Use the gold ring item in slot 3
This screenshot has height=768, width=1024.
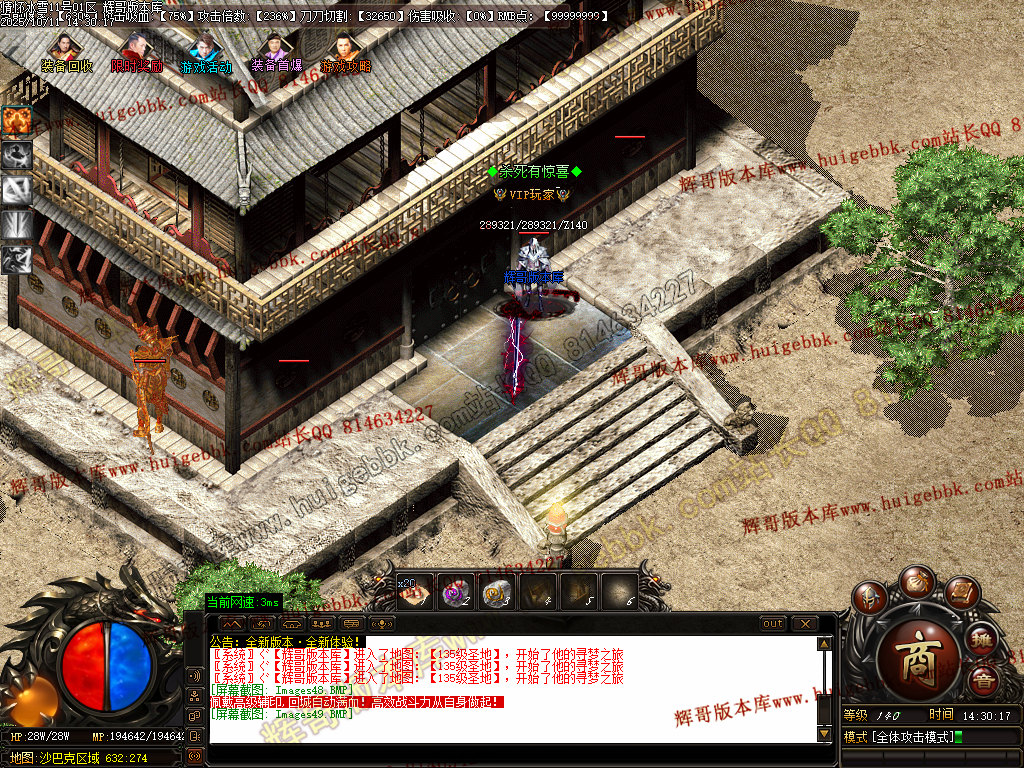(497, 591)
